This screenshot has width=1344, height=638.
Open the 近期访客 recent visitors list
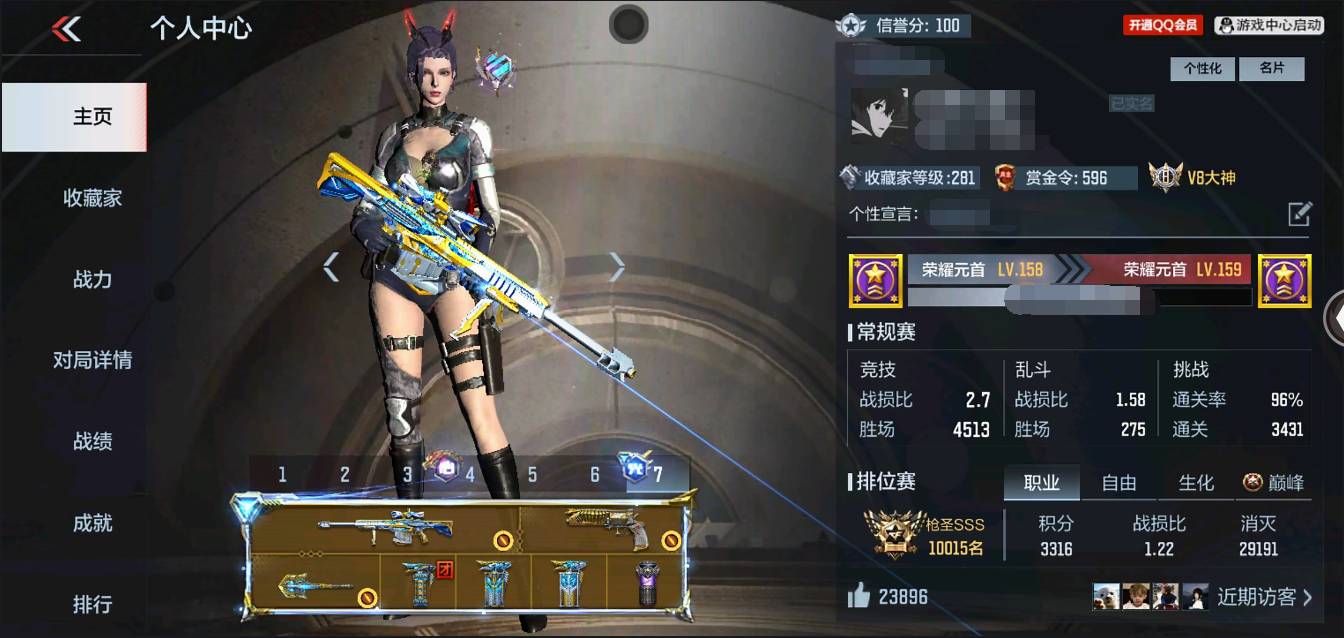tap(1264, 597)
